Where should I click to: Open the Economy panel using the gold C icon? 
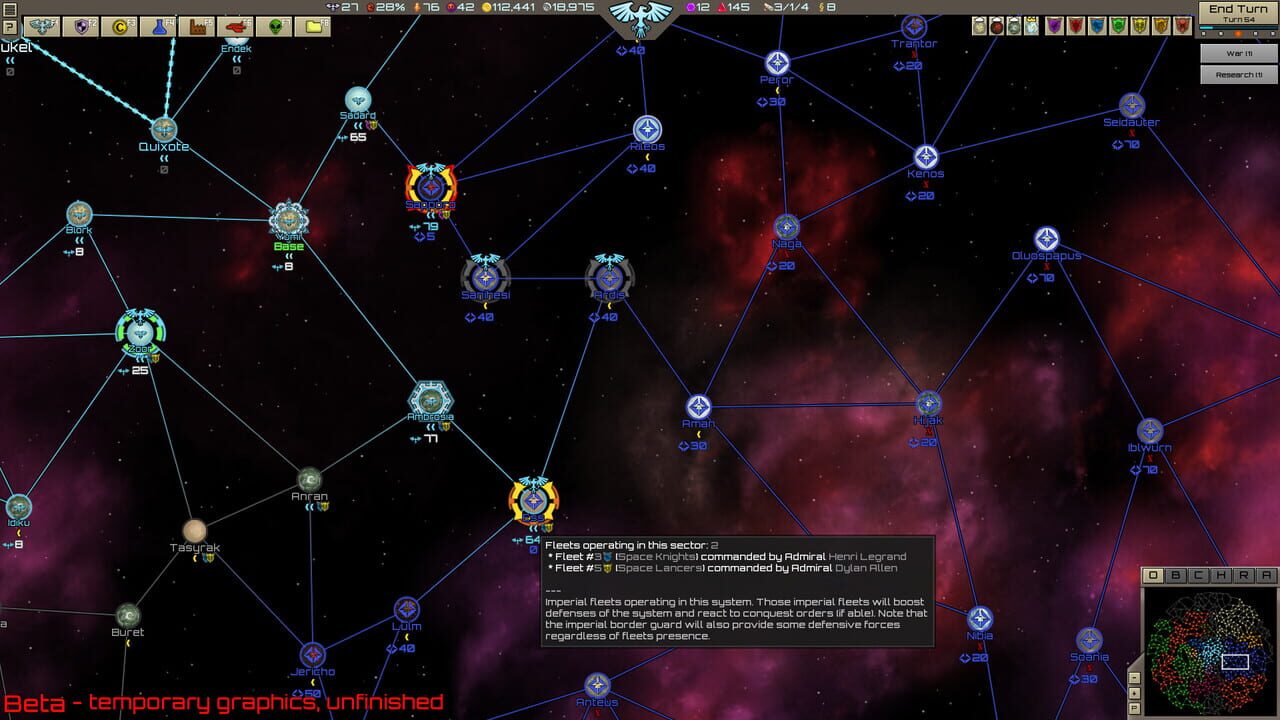click(119, 25)
